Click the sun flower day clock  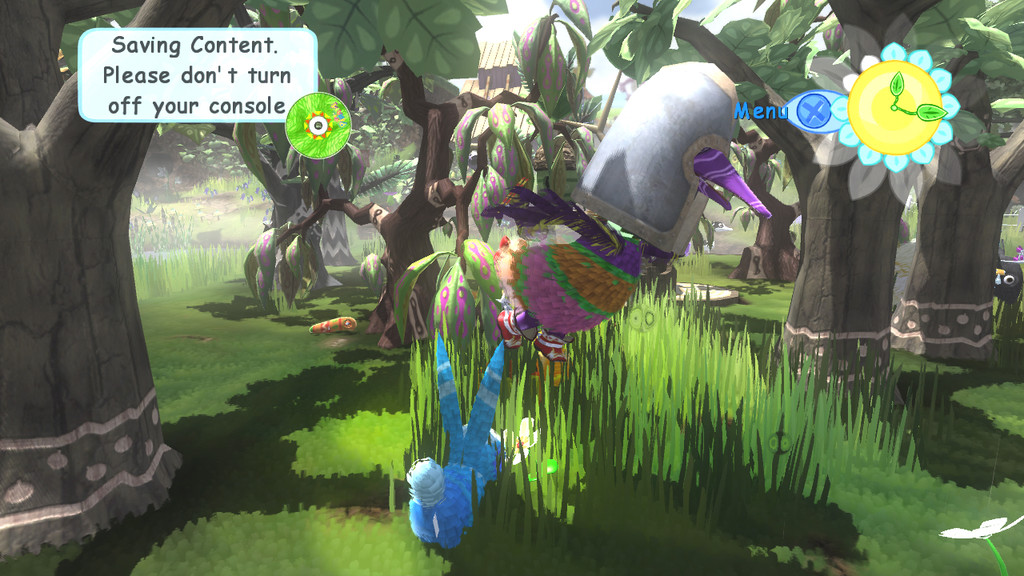coord(895,107)
